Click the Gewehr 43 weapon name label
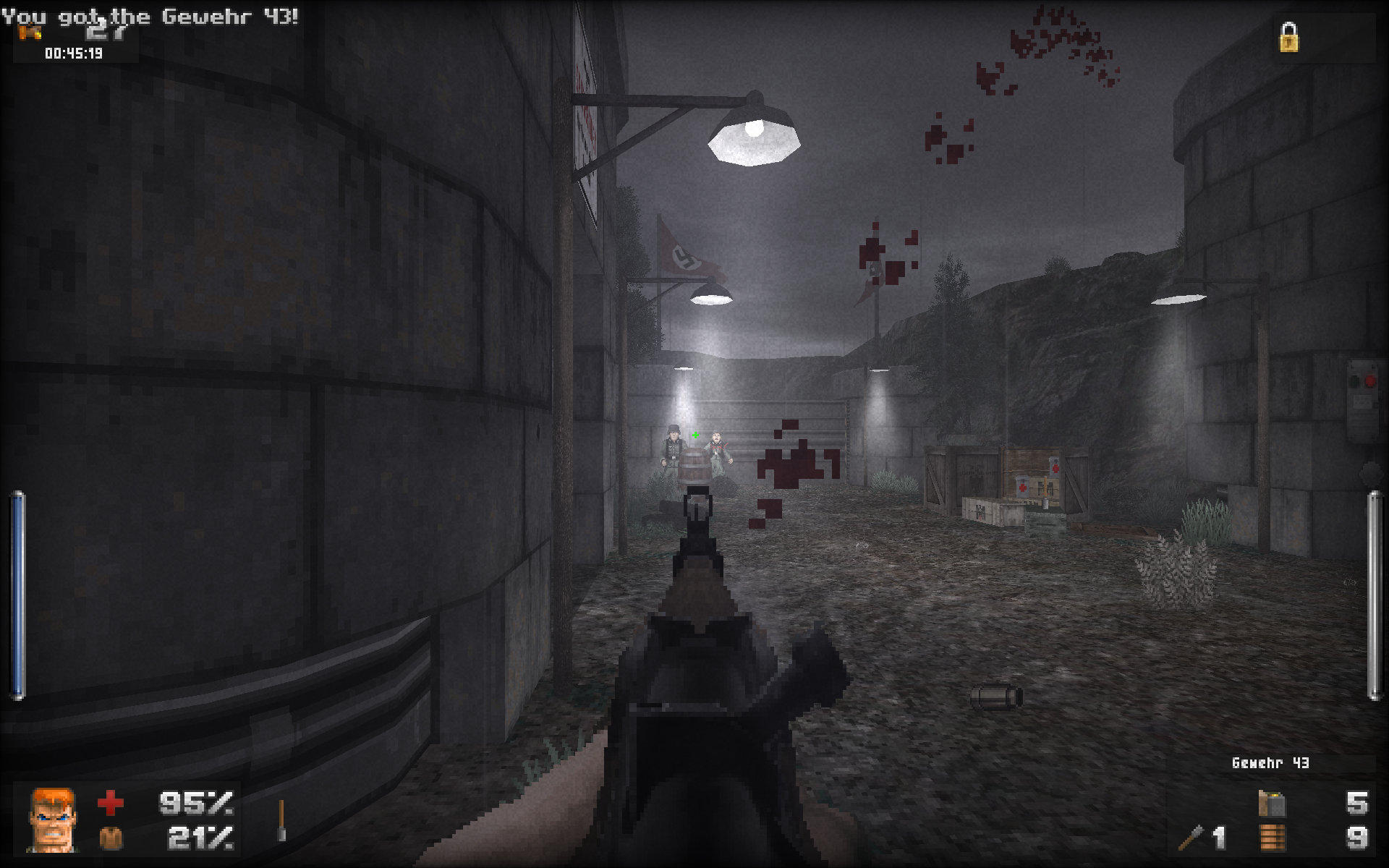The image size is (1389, 868). [1270, 763]
